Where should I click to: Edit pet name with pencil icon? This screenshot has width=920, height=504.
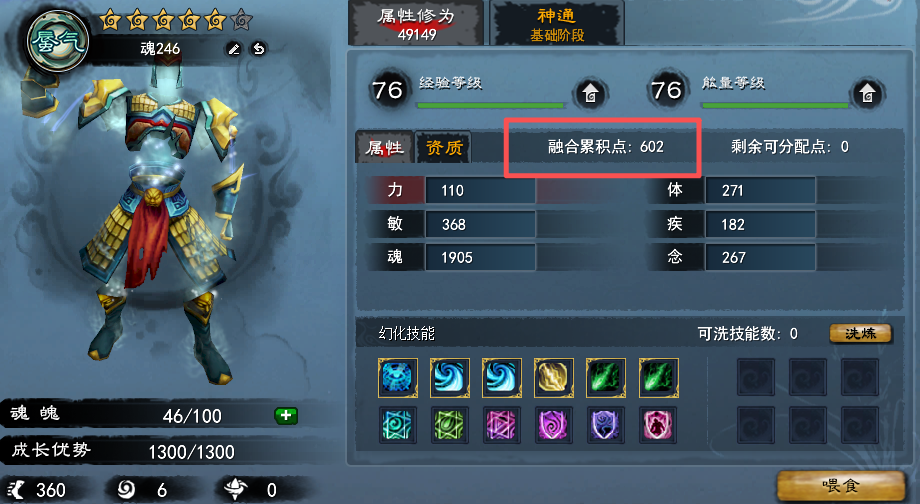234,48
